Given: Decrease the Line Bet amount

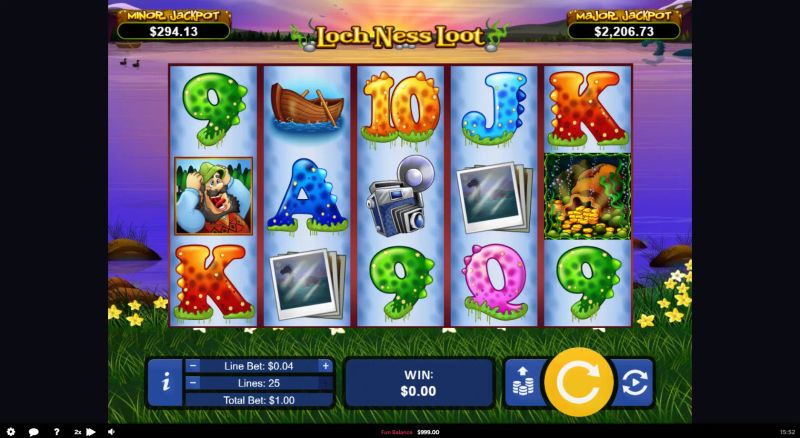Looking at the screenshot, I should (193, 366).
